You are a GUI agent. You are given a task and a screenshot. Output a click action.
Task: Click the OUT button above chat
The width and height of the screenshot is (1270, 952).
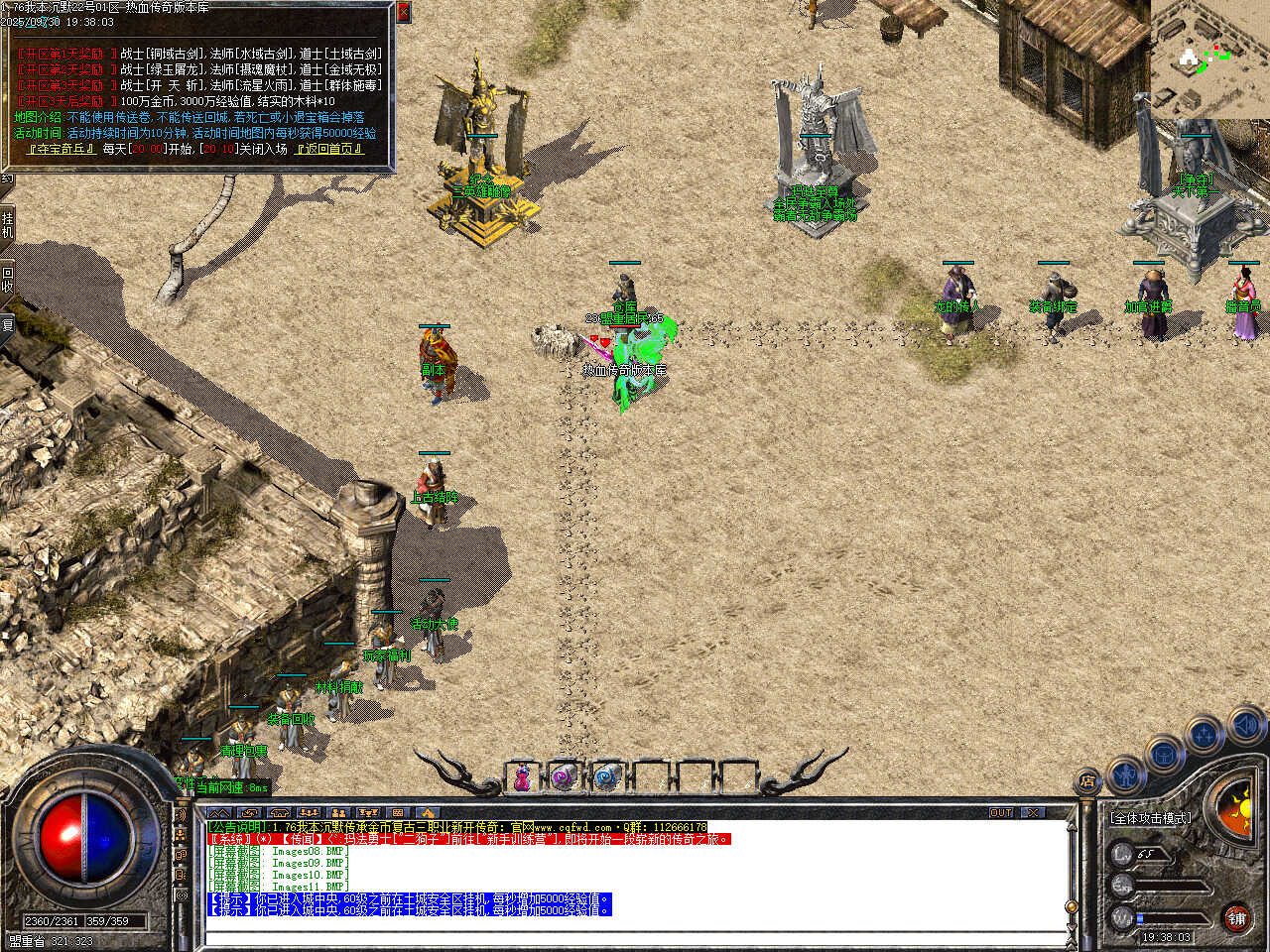[x=1001, y=812]
